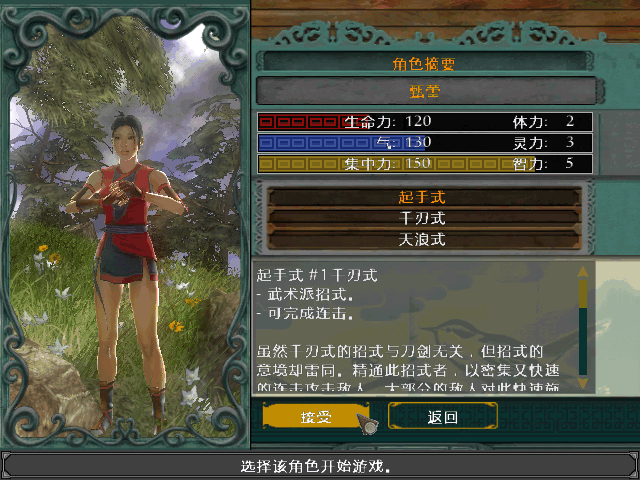Go back using the 返回 button
Image resolution: width=640 pixels, height=480 pixels.
coord(442,416)
